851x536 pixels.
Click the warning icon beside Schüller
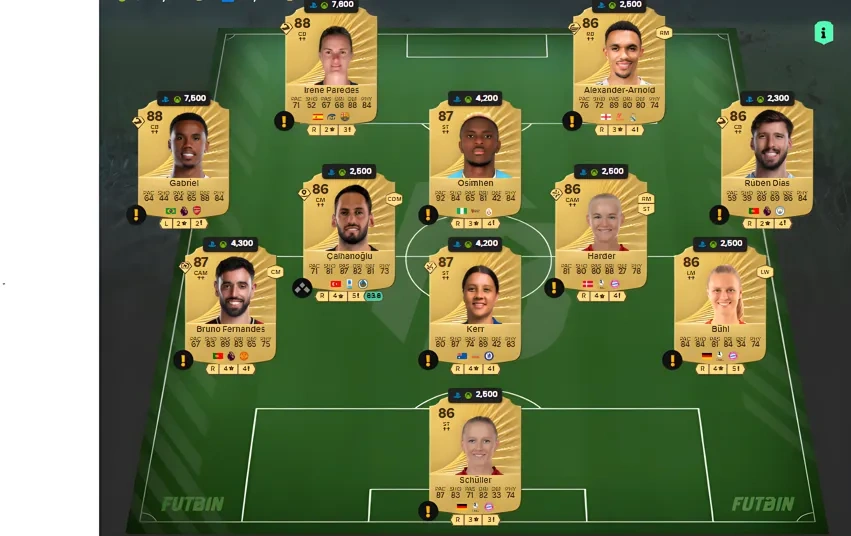tap(428, 511)
